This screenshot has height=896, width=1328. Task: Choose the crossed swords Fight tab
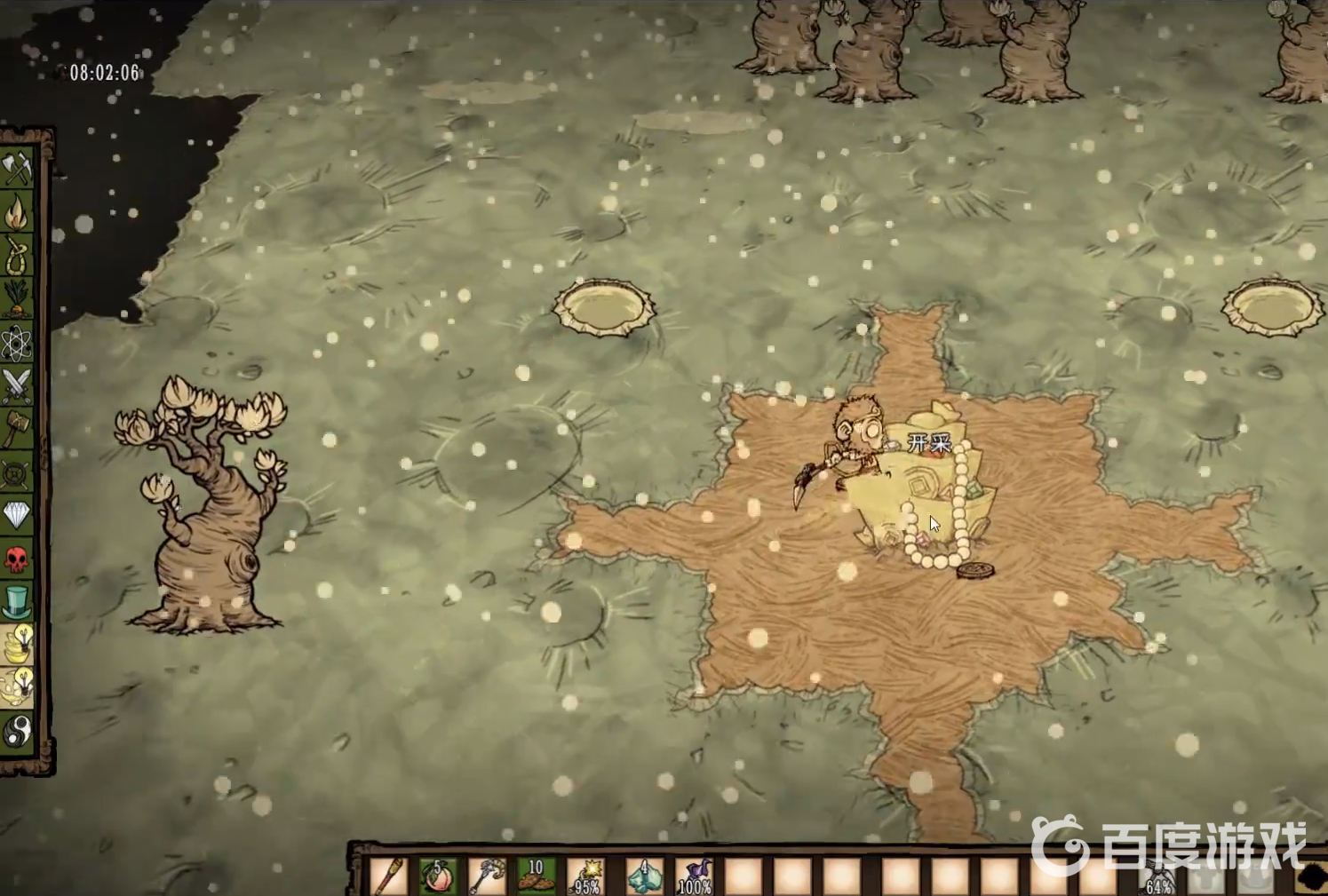(17, 385)
